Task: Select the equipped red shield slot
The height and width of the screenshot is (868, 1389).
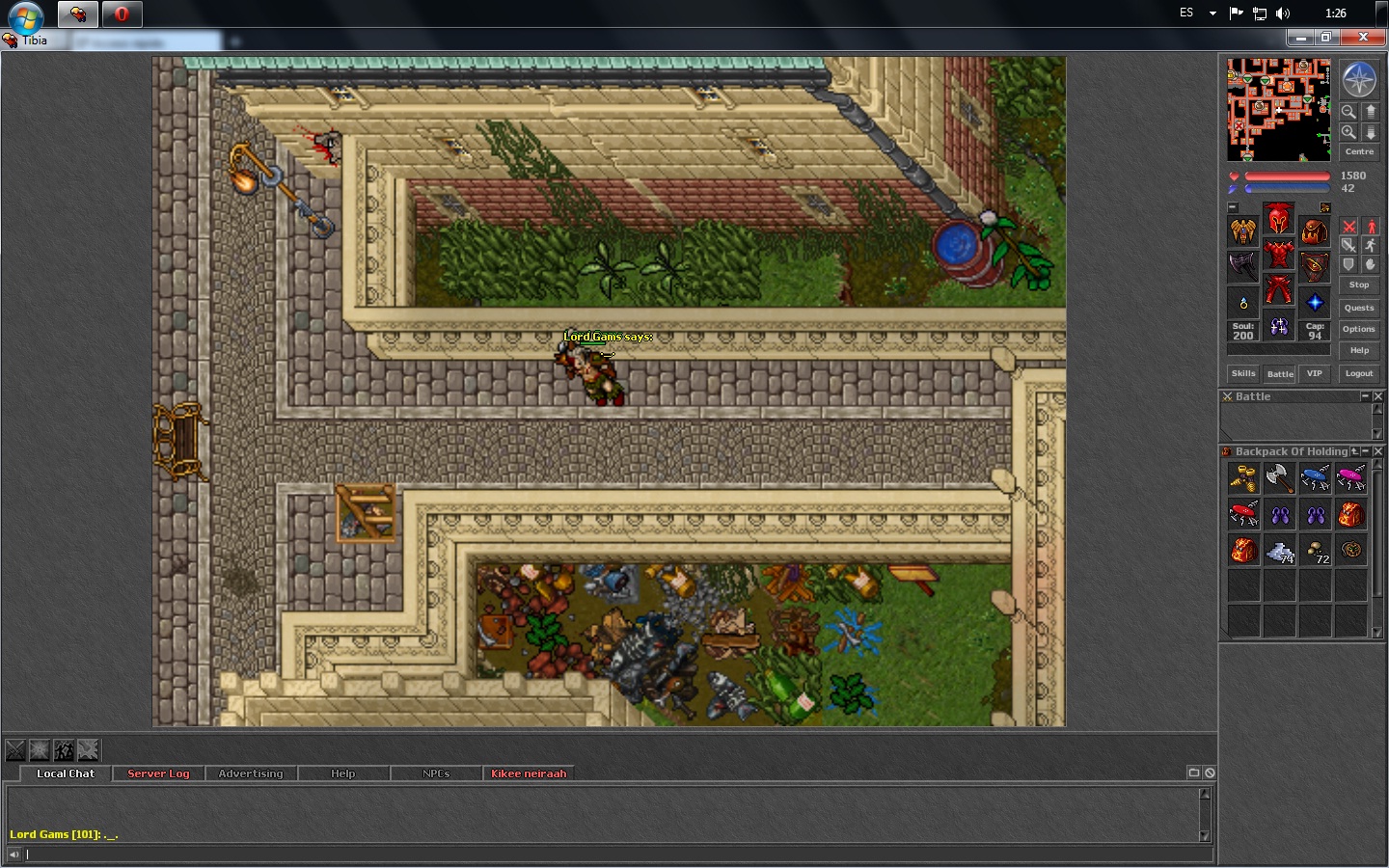Action: [x=1315, y=265]
